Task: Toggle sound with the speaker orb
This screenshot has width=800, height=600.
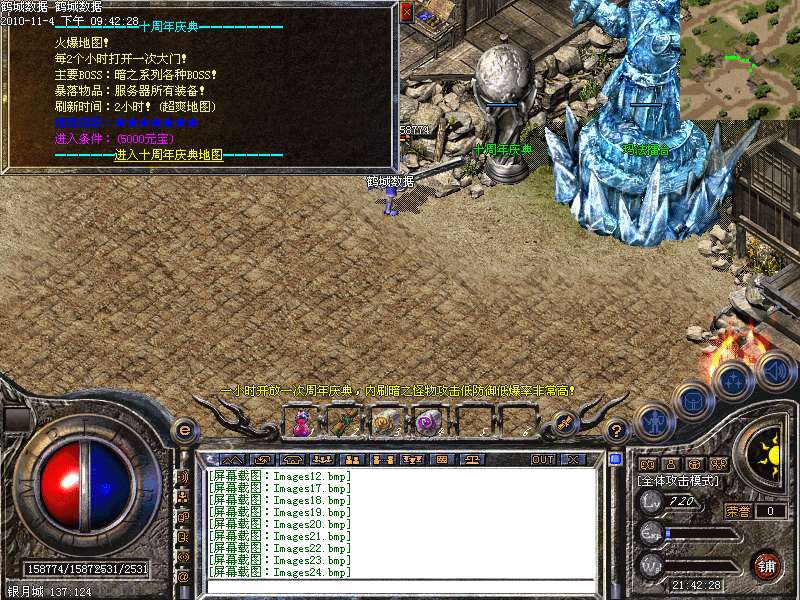Action: point(775,371)
